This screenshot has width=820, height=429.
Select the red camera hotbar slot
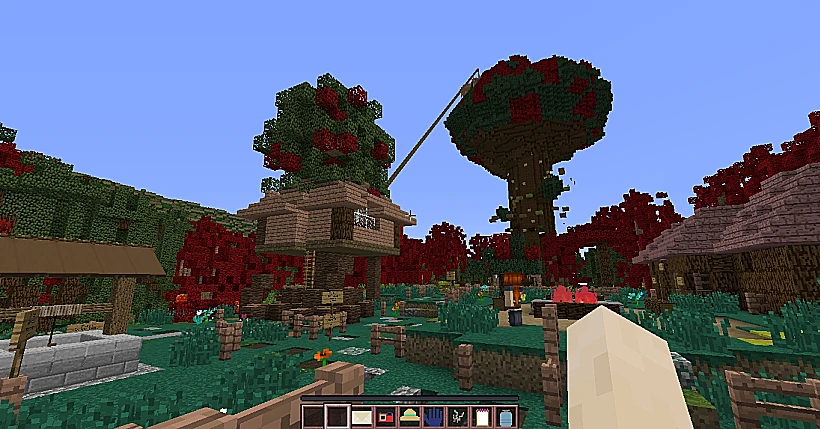click(385, 415)
